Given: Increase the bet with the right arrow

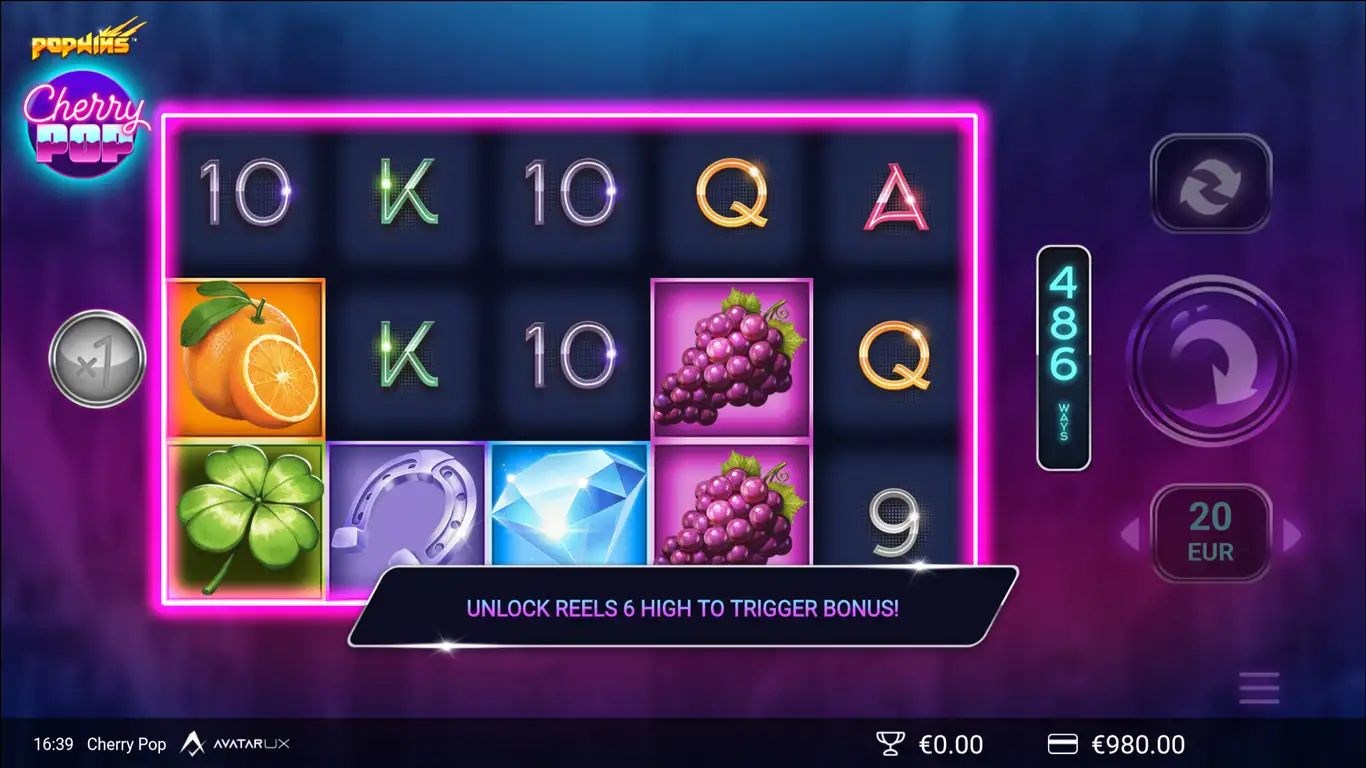Looking at the screenshot, I should point(1292,535).
